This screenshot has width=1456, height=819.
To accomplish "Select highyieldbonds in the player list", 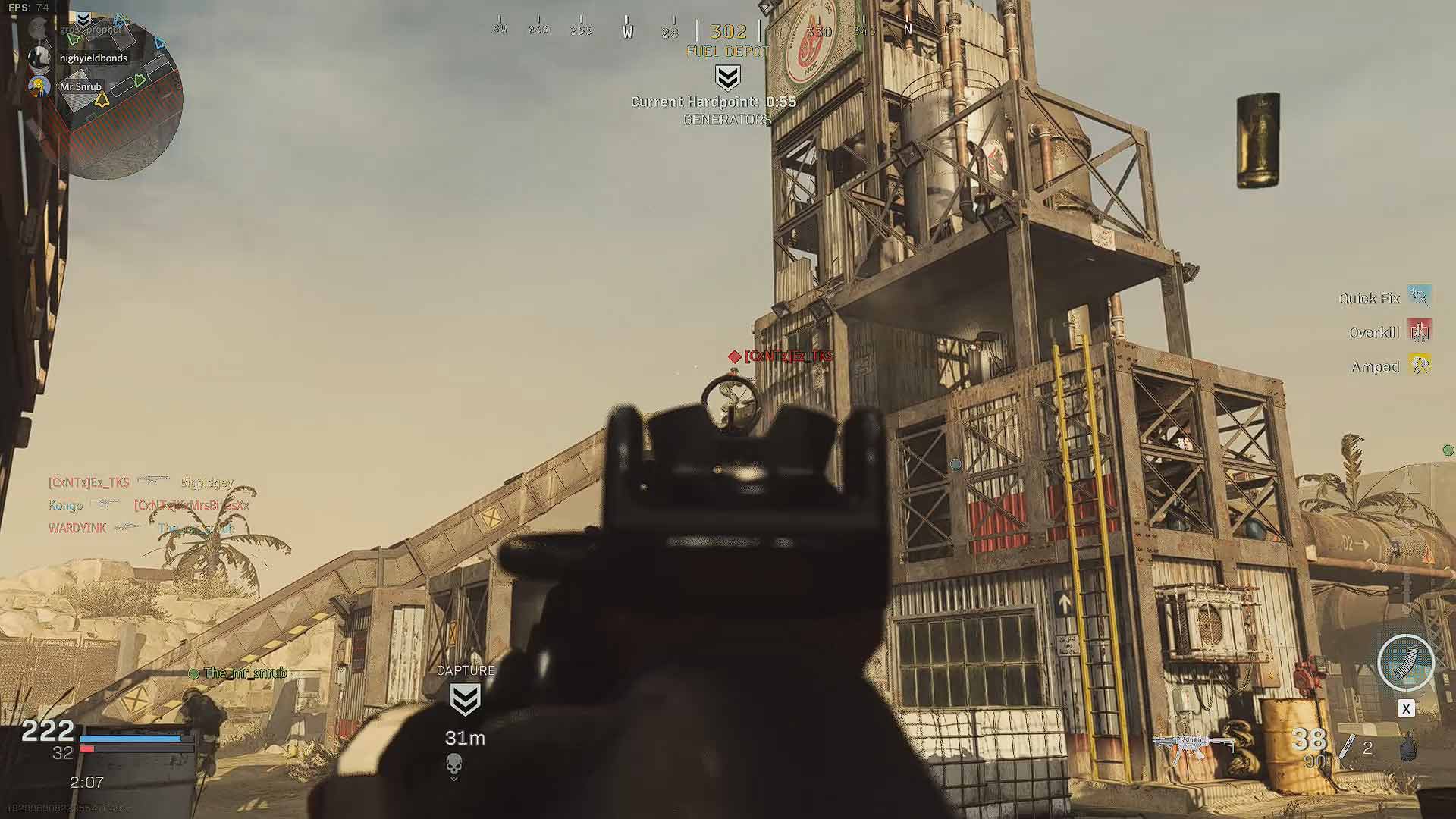I will [93, 58].
